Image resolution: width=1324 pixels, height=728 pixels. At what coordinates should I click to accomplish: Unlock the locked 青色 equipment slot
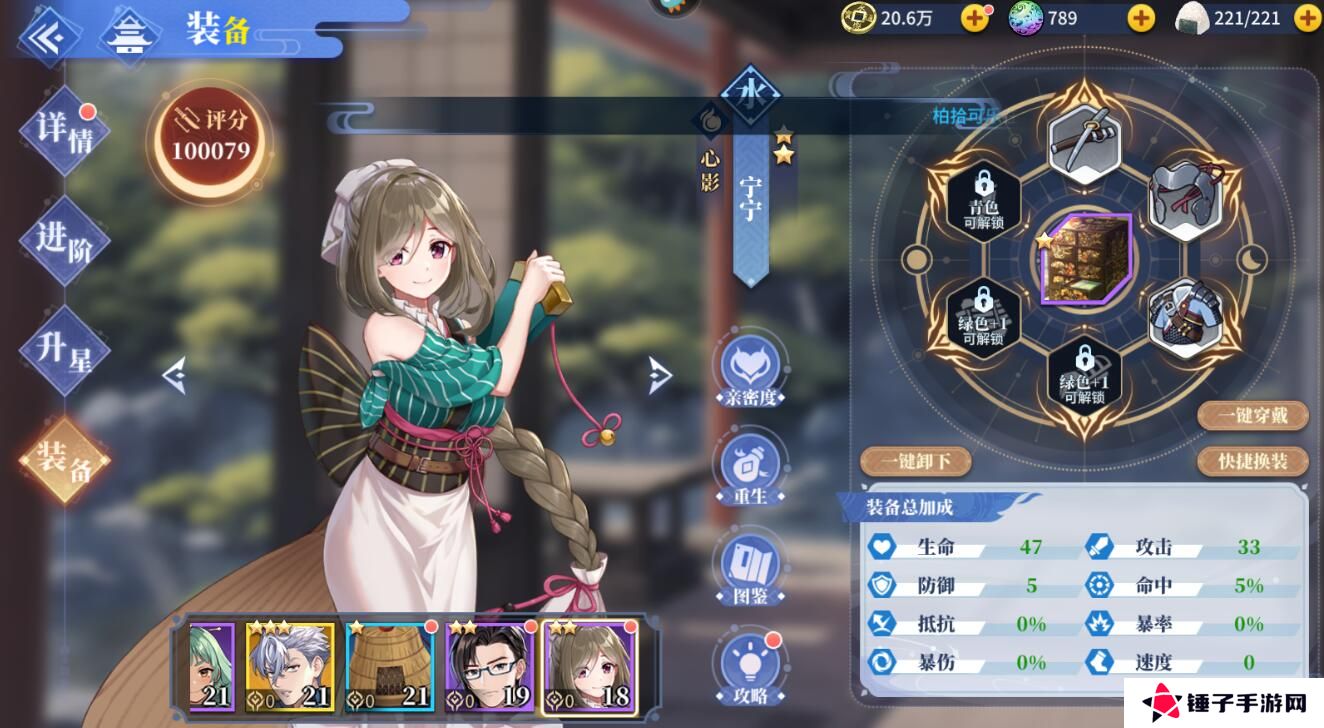click(x=984, y=202)
